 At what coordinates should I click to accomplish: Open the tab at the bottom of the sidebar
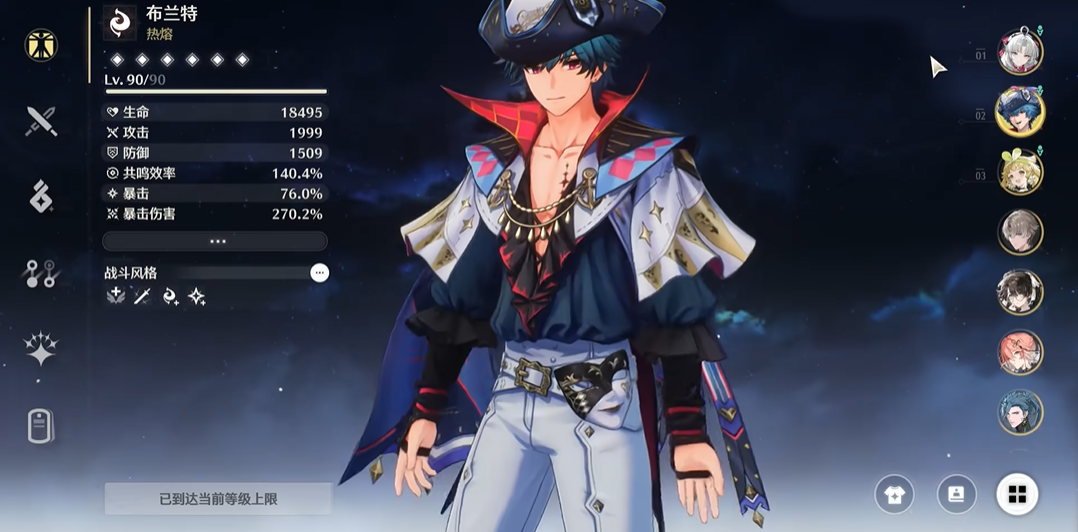point(40,427)
